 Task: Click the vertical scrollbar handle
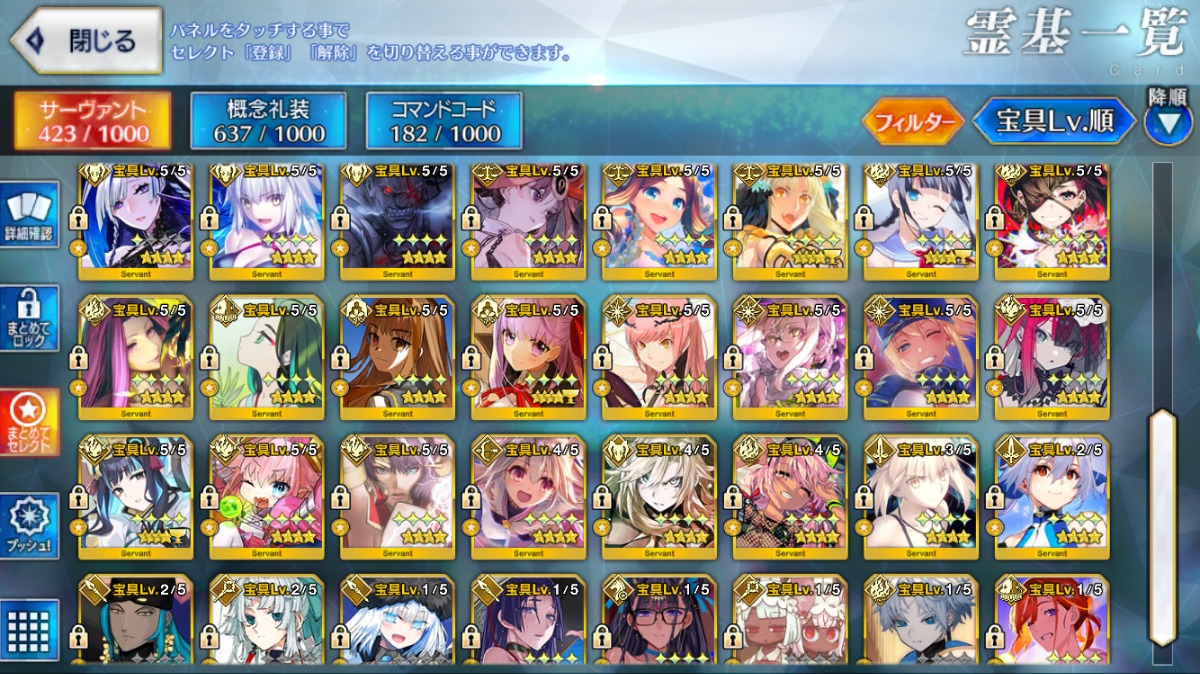[1162, 525]
